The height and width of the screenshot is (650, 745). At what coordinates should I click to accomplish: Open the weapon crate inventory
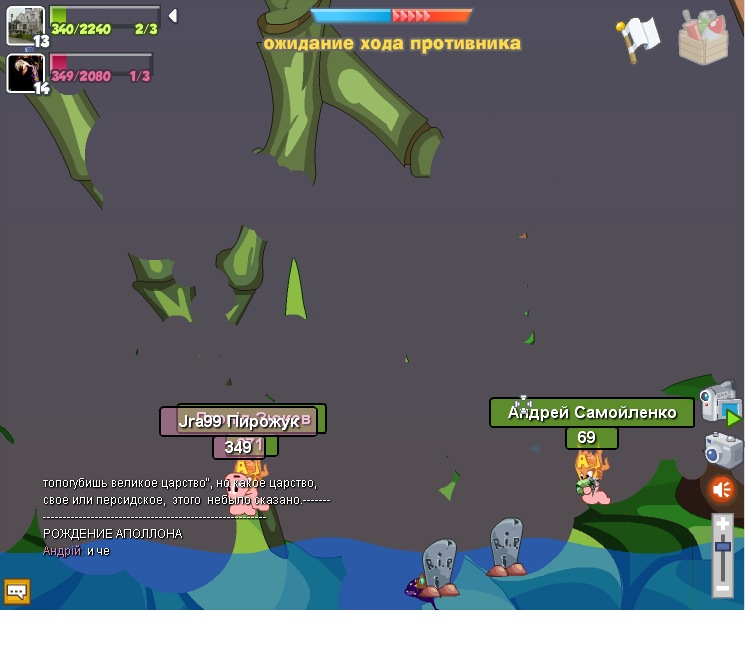point(703,38)
